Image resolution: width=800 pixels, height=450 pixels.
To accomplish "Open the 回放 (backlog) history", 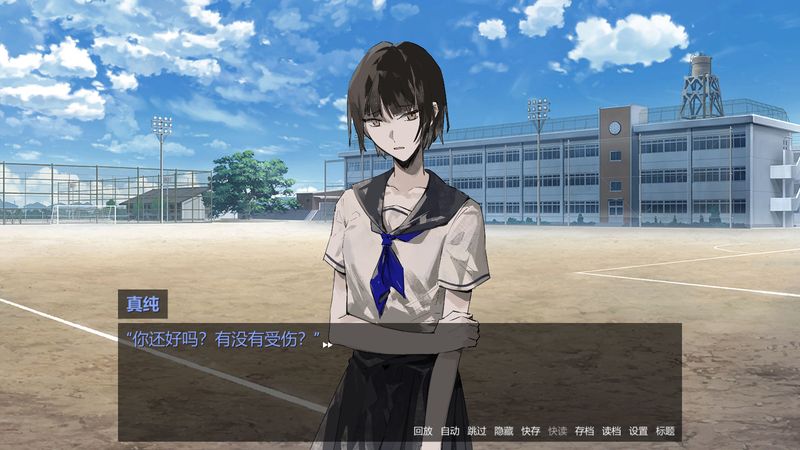I will (422, 431).
